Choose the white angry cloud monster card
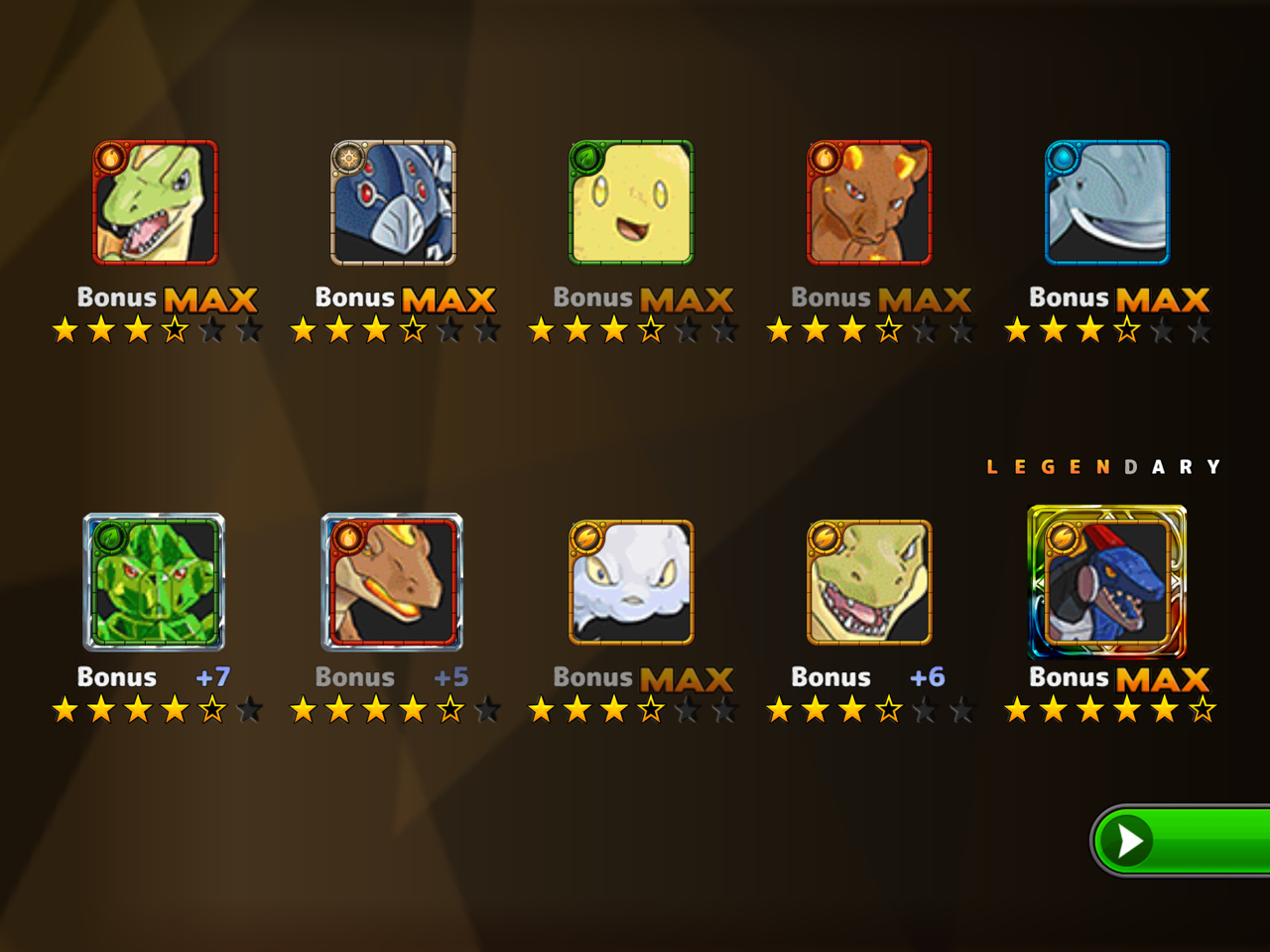Viewport: 1270px width, 952px height. pyautogui.click(x=631, y=582)
